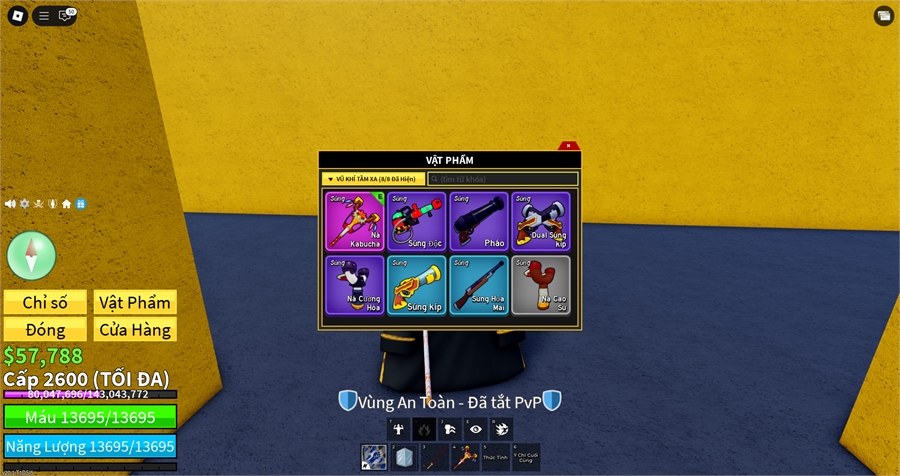900x476 pixels.
Task: Close the Vật Phẩm inventory window
Action: coord(568,146)
